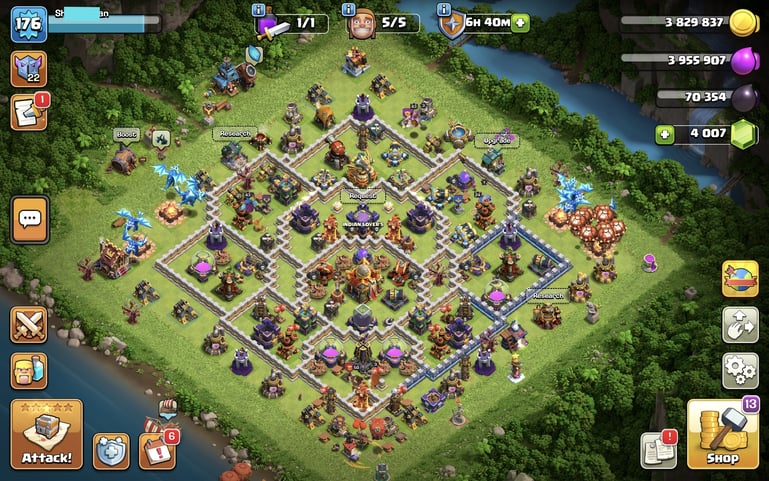This screenshot has height=481, width=769.
Task: Open the Shop
Action: [x=722, y=434]
